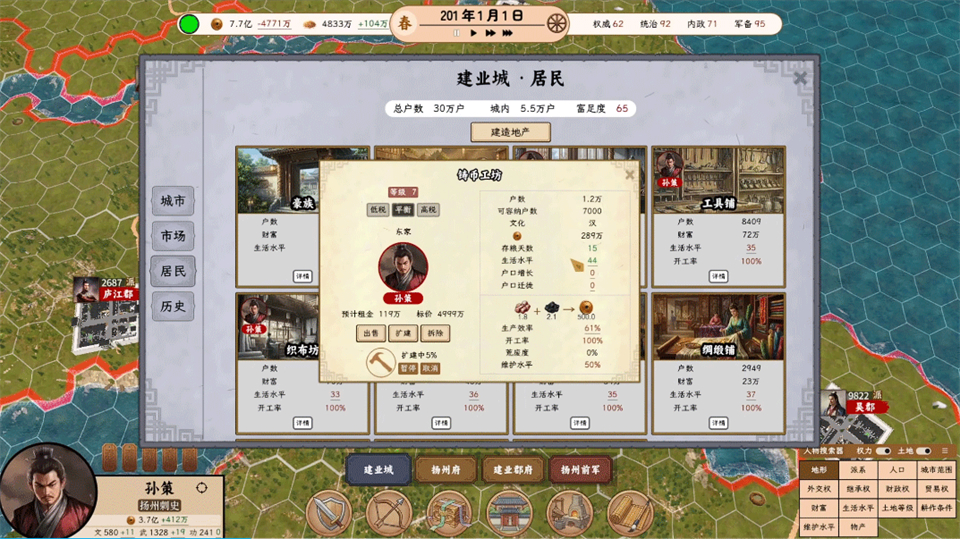Pause expansion with the 暂停 button
Viewport: 960px width, 539px height.
coord(408,368)
